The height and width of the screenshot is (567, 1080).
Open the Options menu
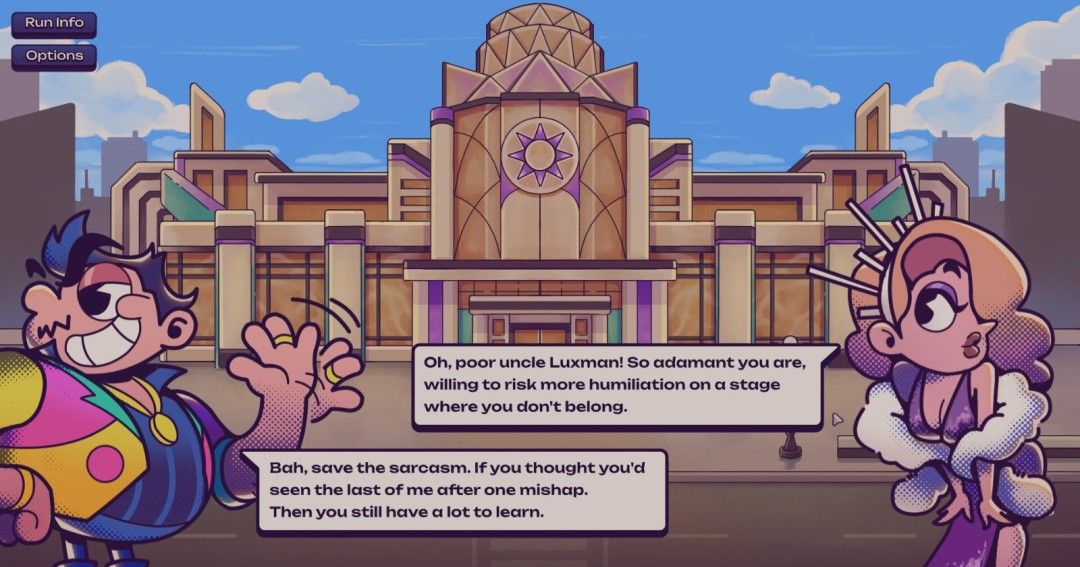point(54,56)
